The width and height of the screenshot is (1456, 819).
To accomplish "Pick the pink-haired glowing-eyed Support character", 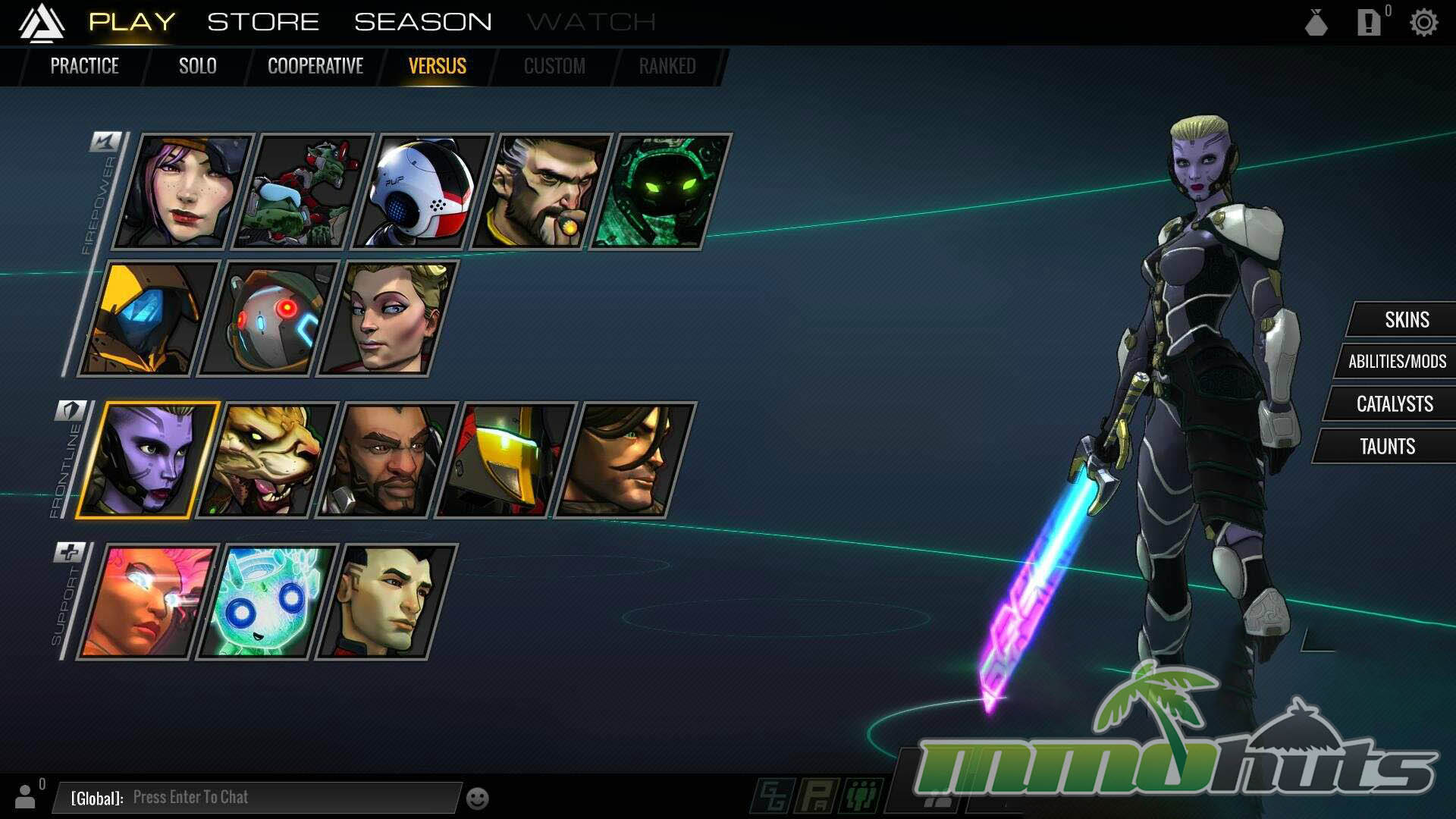I will [148, 602].
